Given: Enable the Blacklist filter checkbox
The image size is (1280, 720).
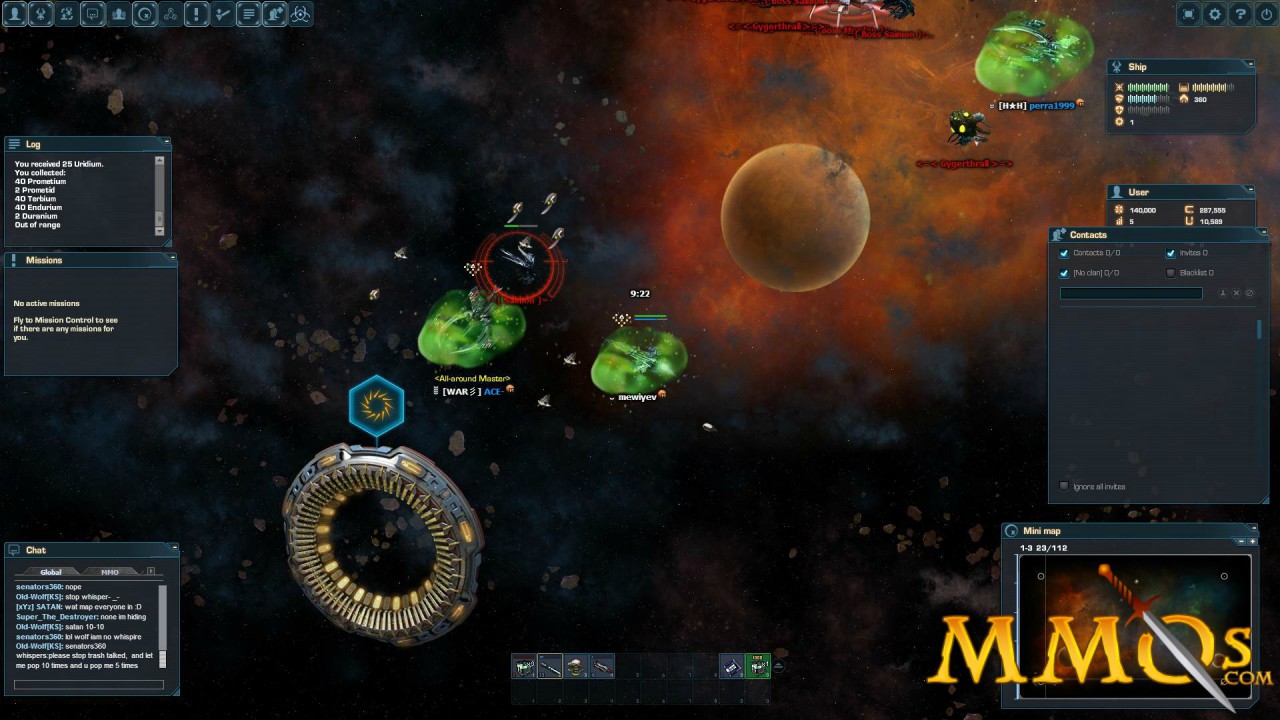Looking at the screenshot, I should (1171, 273).
